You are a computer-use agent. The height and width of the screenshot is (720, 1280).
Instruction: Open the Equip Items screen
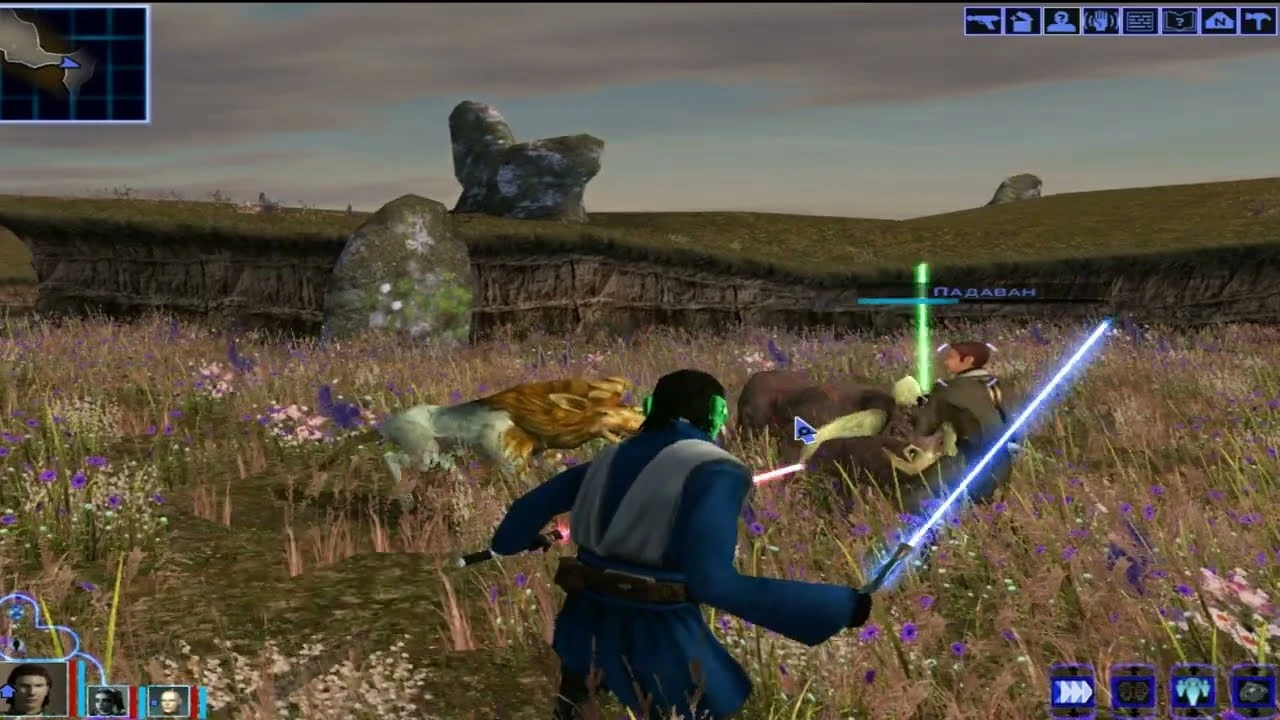[982, 22]
